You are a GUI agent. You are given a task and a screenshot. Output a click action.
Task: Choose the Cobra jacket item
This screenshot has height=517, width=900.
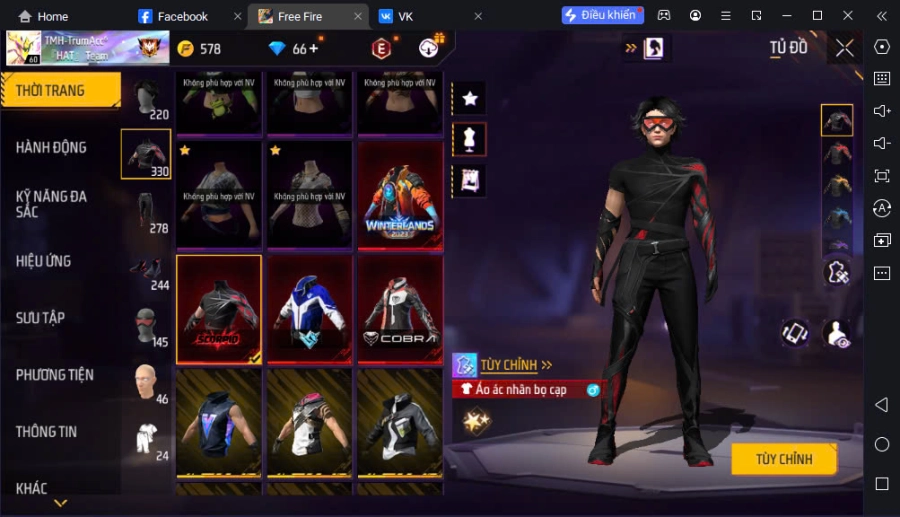[x=400, y=309]
